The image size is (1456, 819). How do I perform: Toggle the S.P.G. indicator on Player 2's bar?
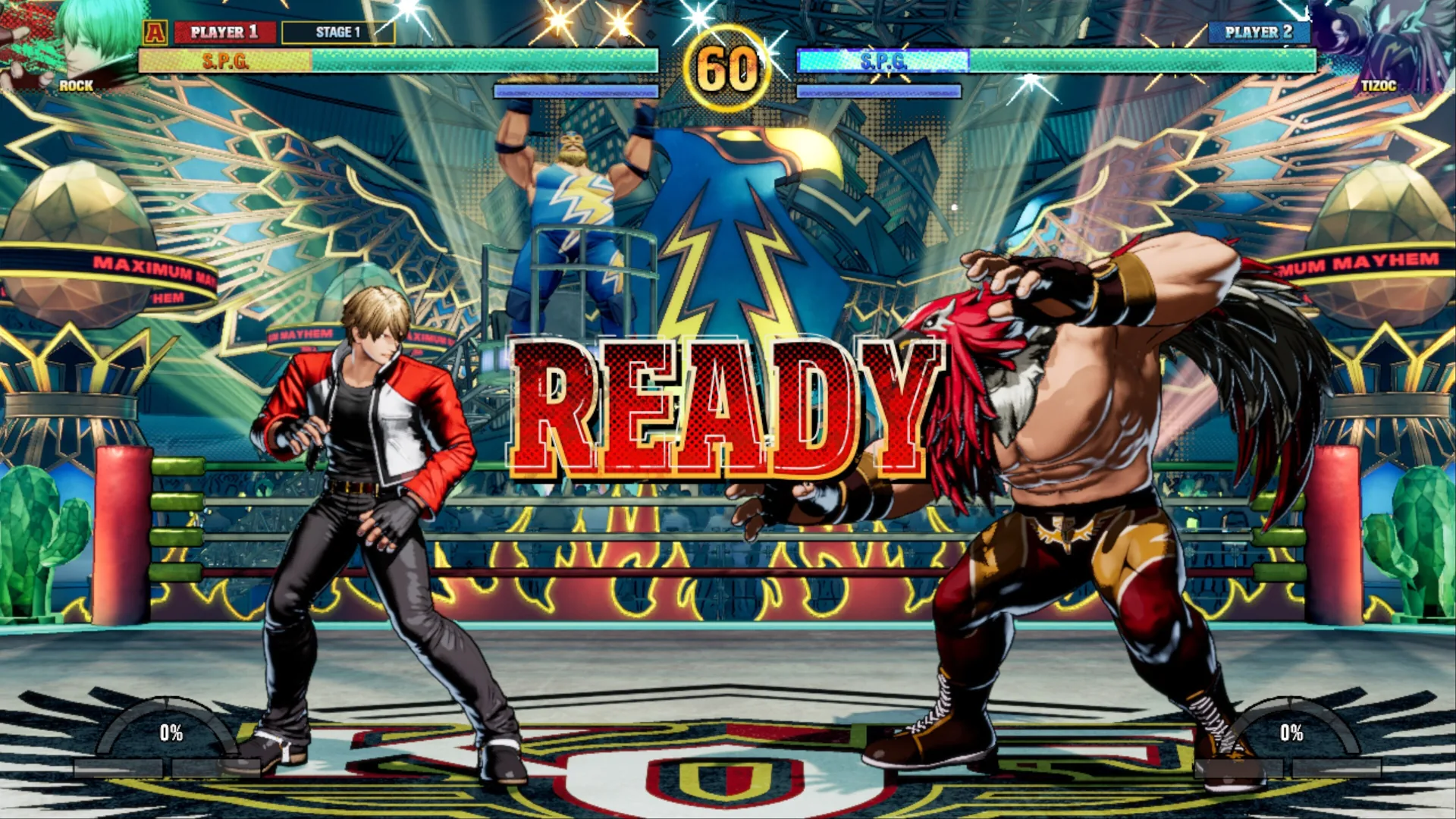pos(883,64)
